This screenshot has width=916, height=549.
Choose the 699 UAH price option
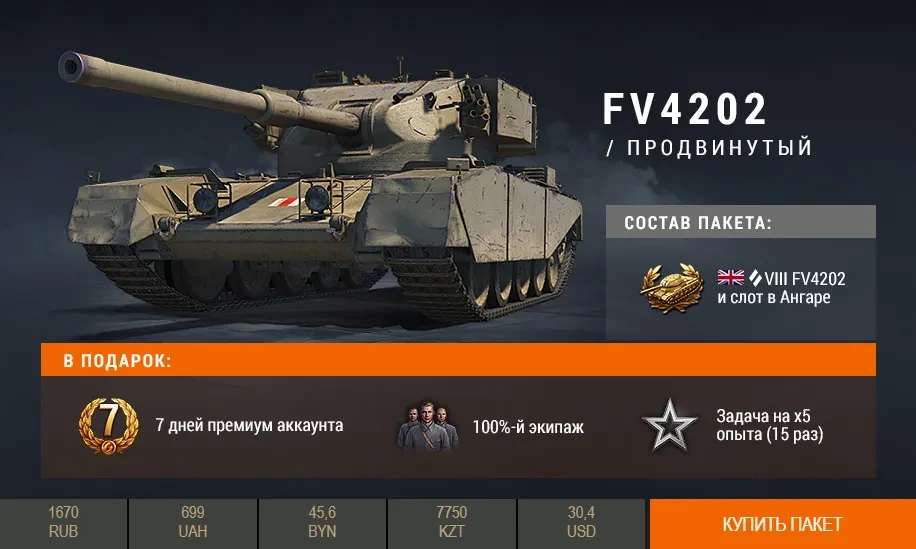[x=193, y=523]
